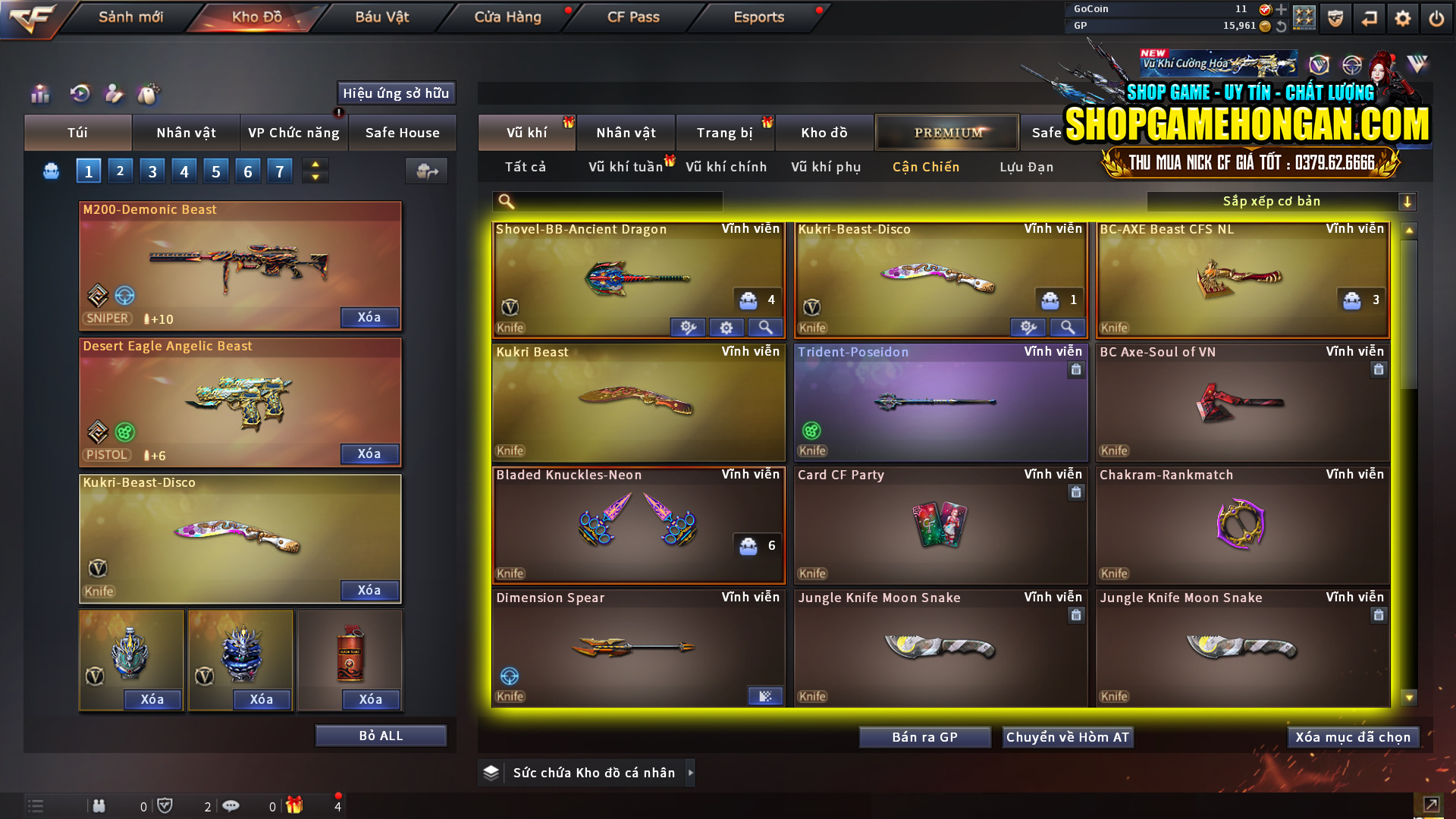1456x819 pixels.
Task: Click the yellow up arrow beside bag numbers
Action: (315, 165)
